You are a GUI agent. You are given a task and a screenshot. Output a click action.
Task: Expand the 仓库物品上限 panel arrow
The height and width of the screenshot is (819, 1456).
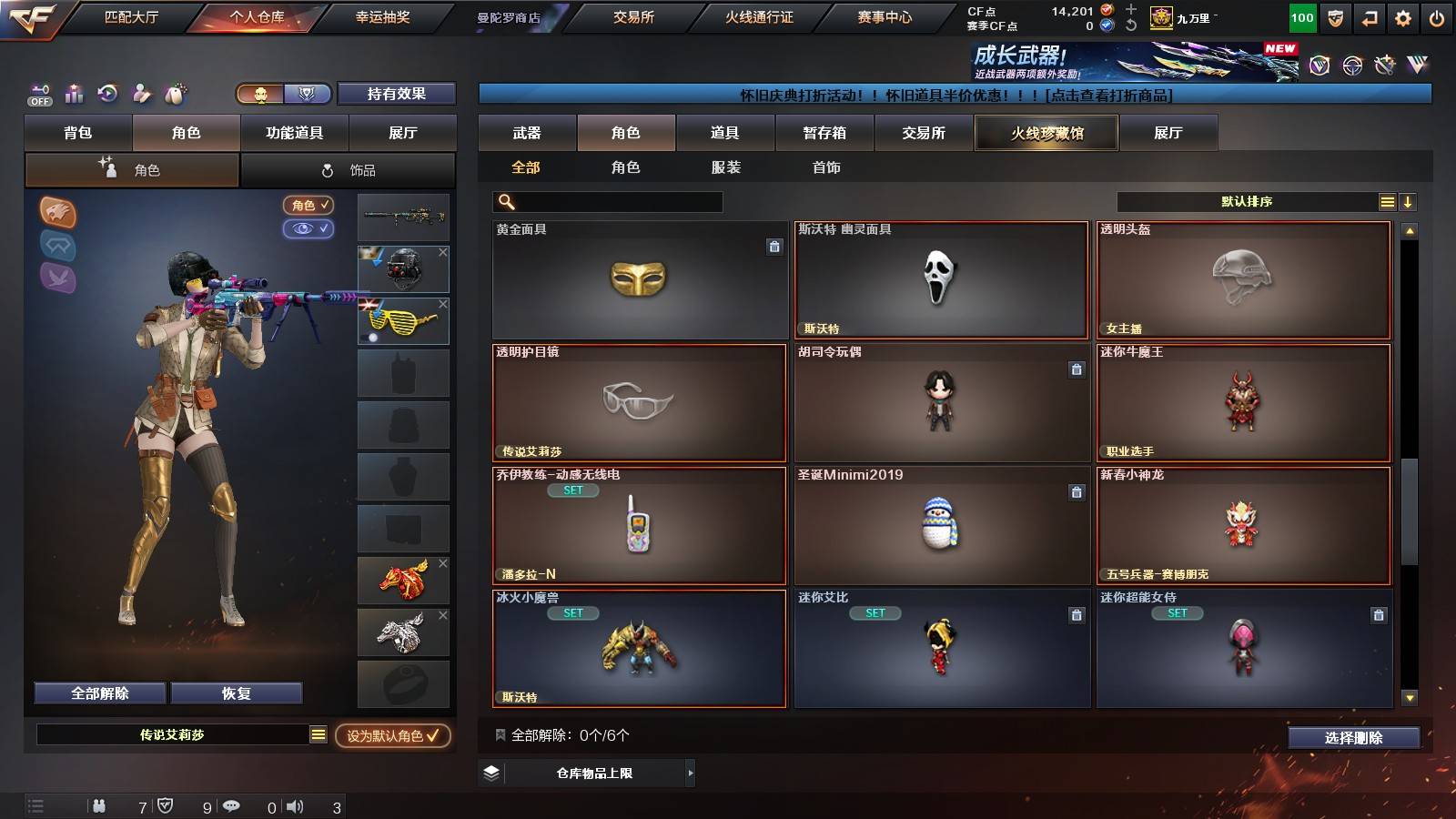[692, 774]
